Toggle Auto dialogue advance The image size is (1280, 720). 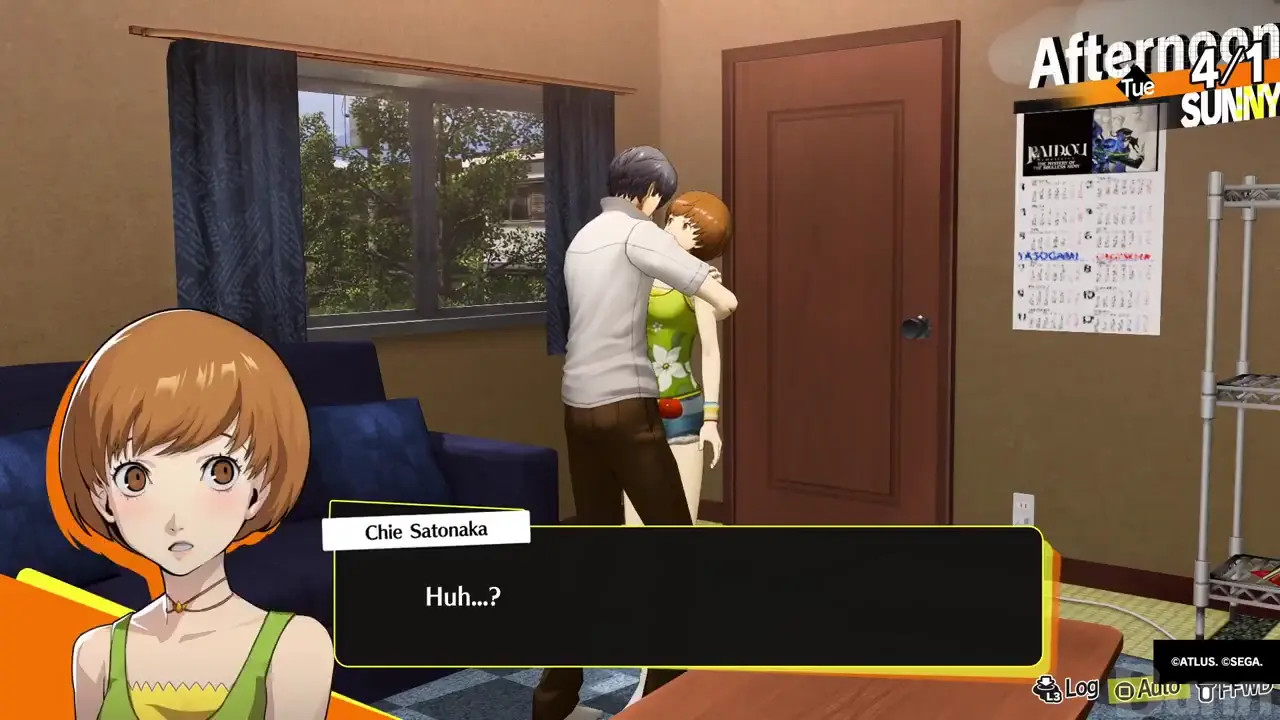1150,689
